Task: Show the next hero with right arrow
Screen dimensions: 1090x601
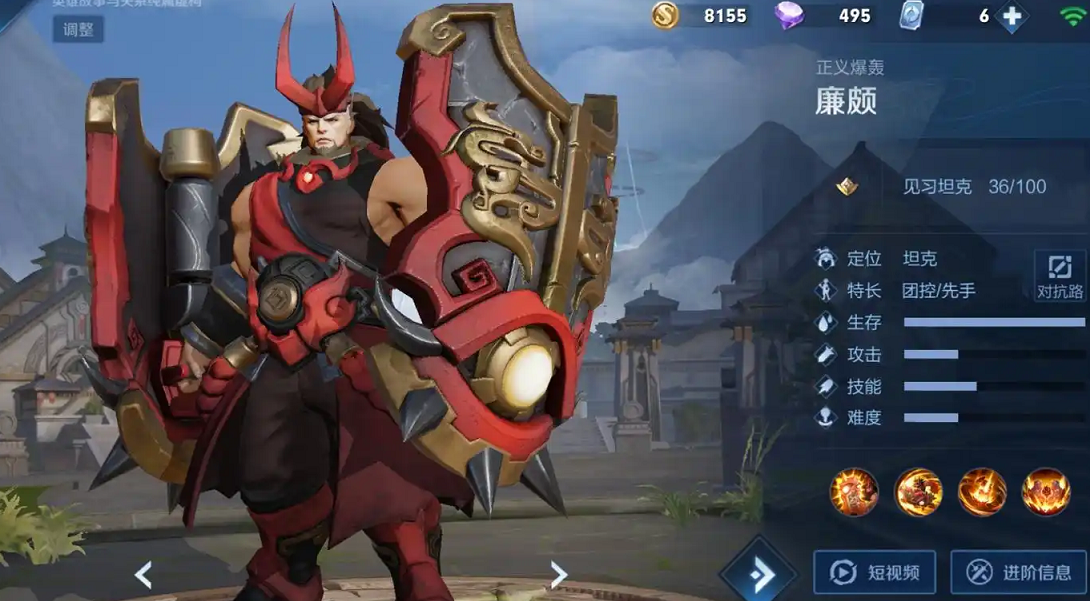Action: 558,574
